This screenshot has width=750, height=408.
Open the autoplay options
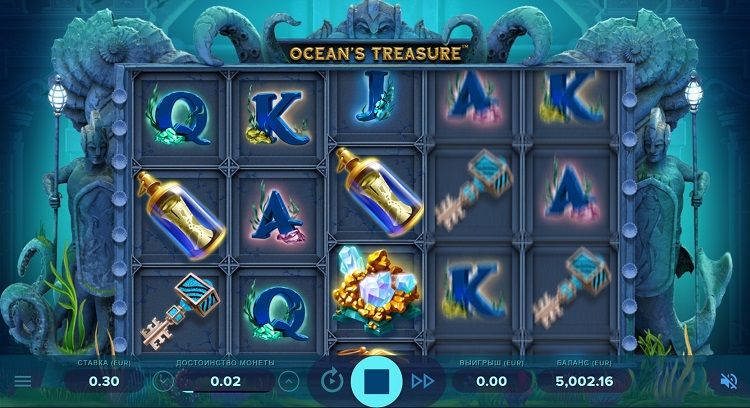point(332,381)
